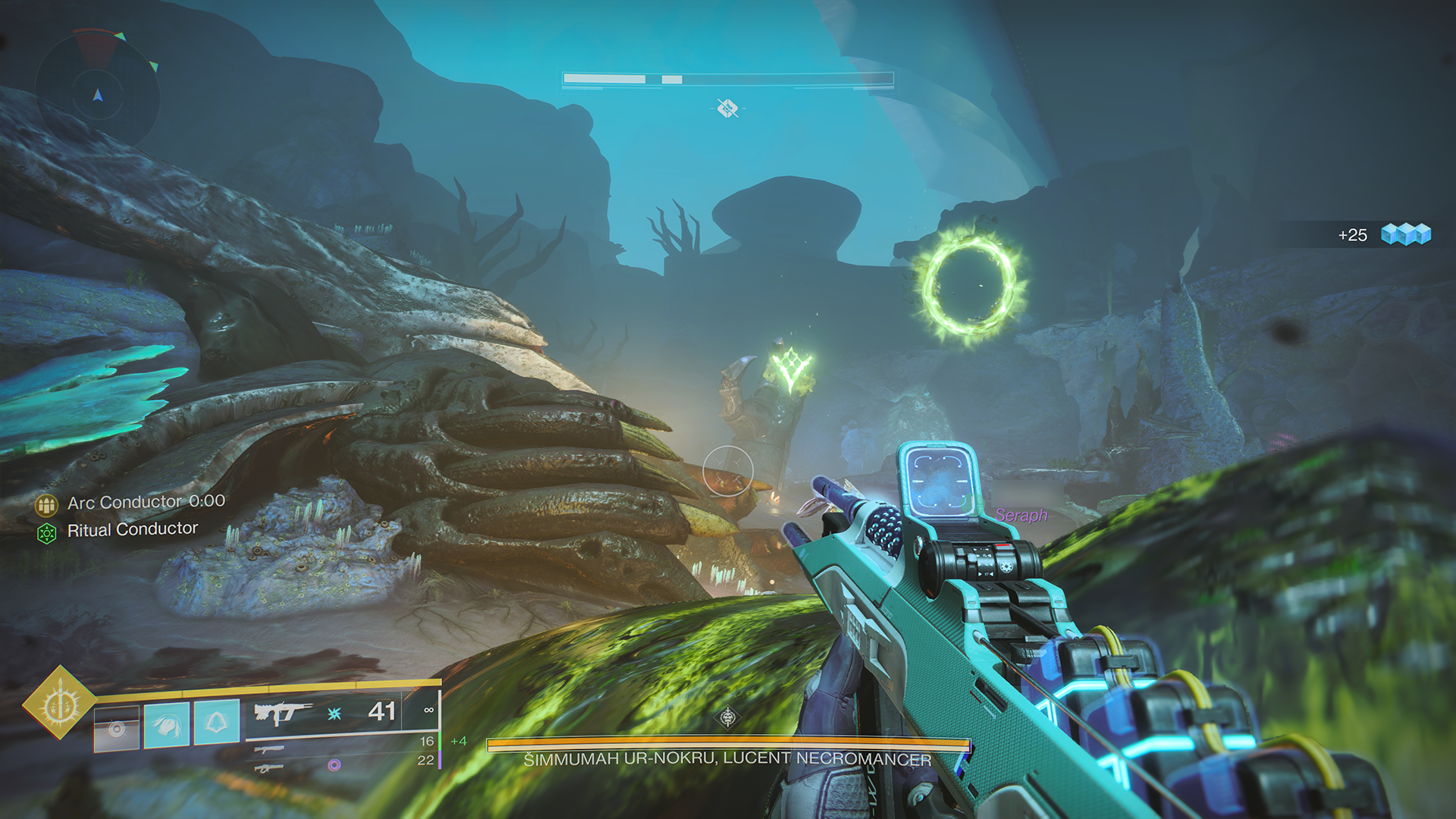Screen dimensions: 1456x819
Task: Click the blue Glimmer cubes icon
Action: tap(1407, 234)
